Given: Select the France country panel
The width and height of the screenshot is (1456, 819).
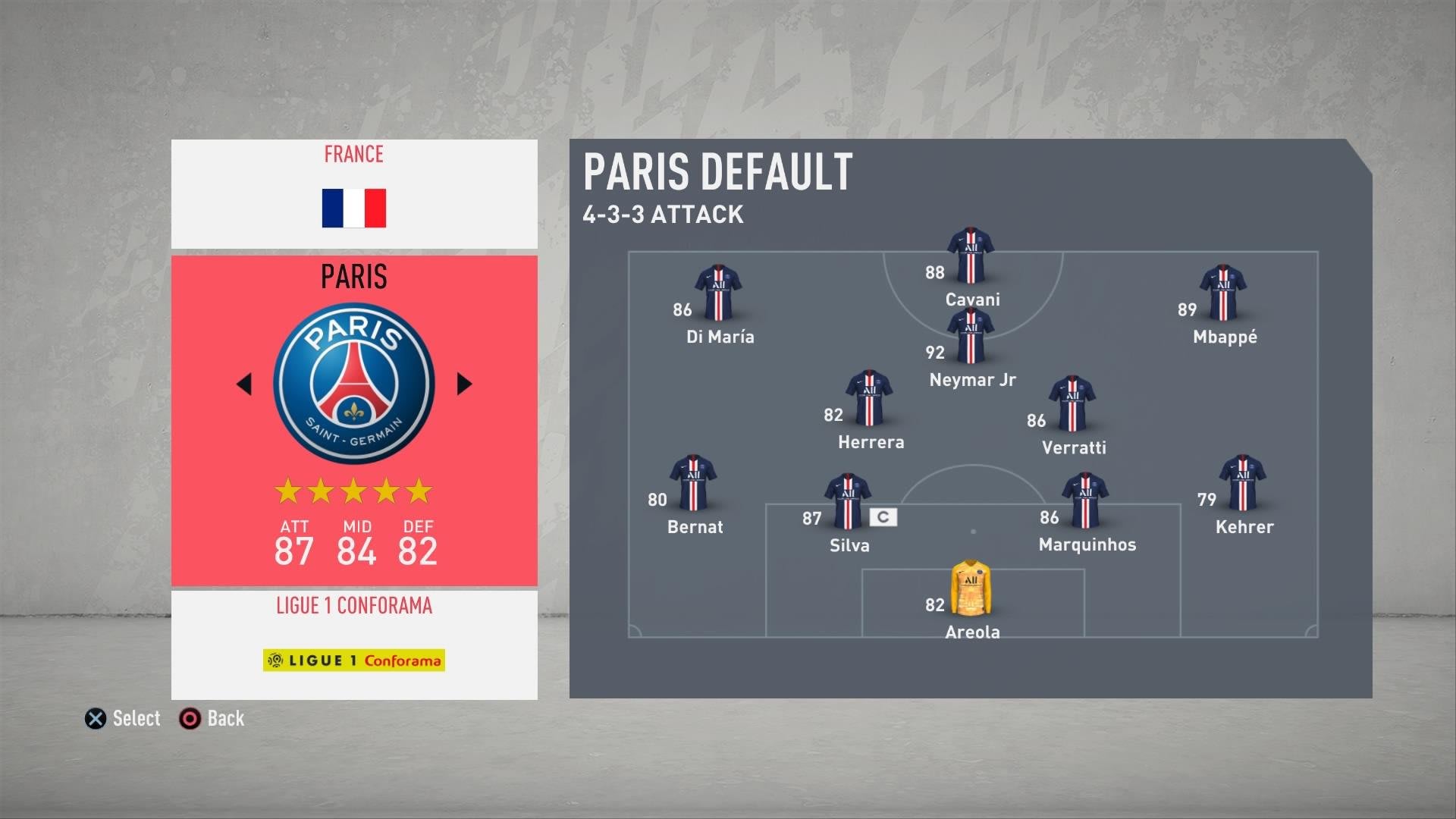Looking at the screenshot, I should [354, 194].
